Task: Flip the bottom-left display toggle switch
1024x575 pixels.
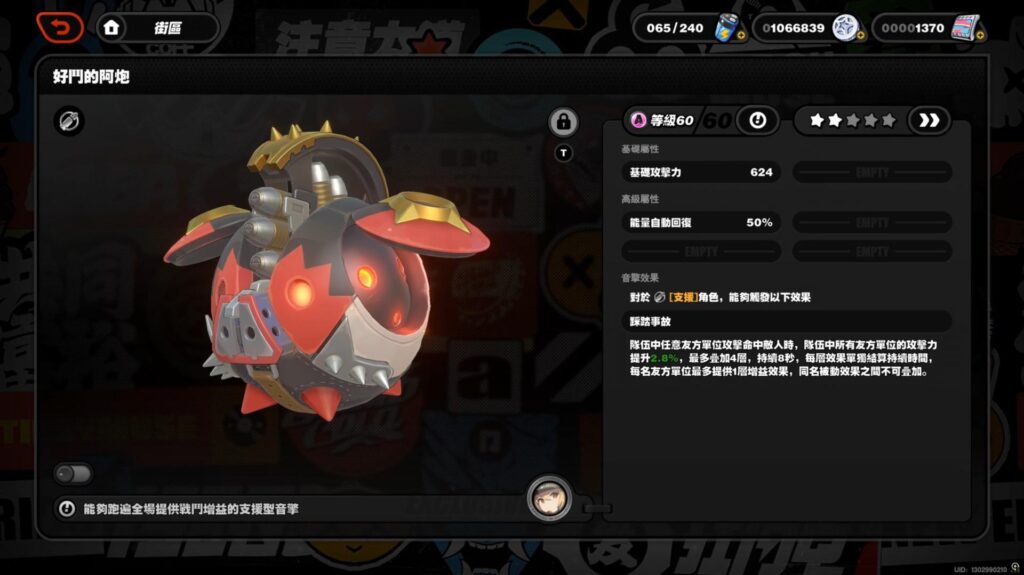Action: pos(74,473)
